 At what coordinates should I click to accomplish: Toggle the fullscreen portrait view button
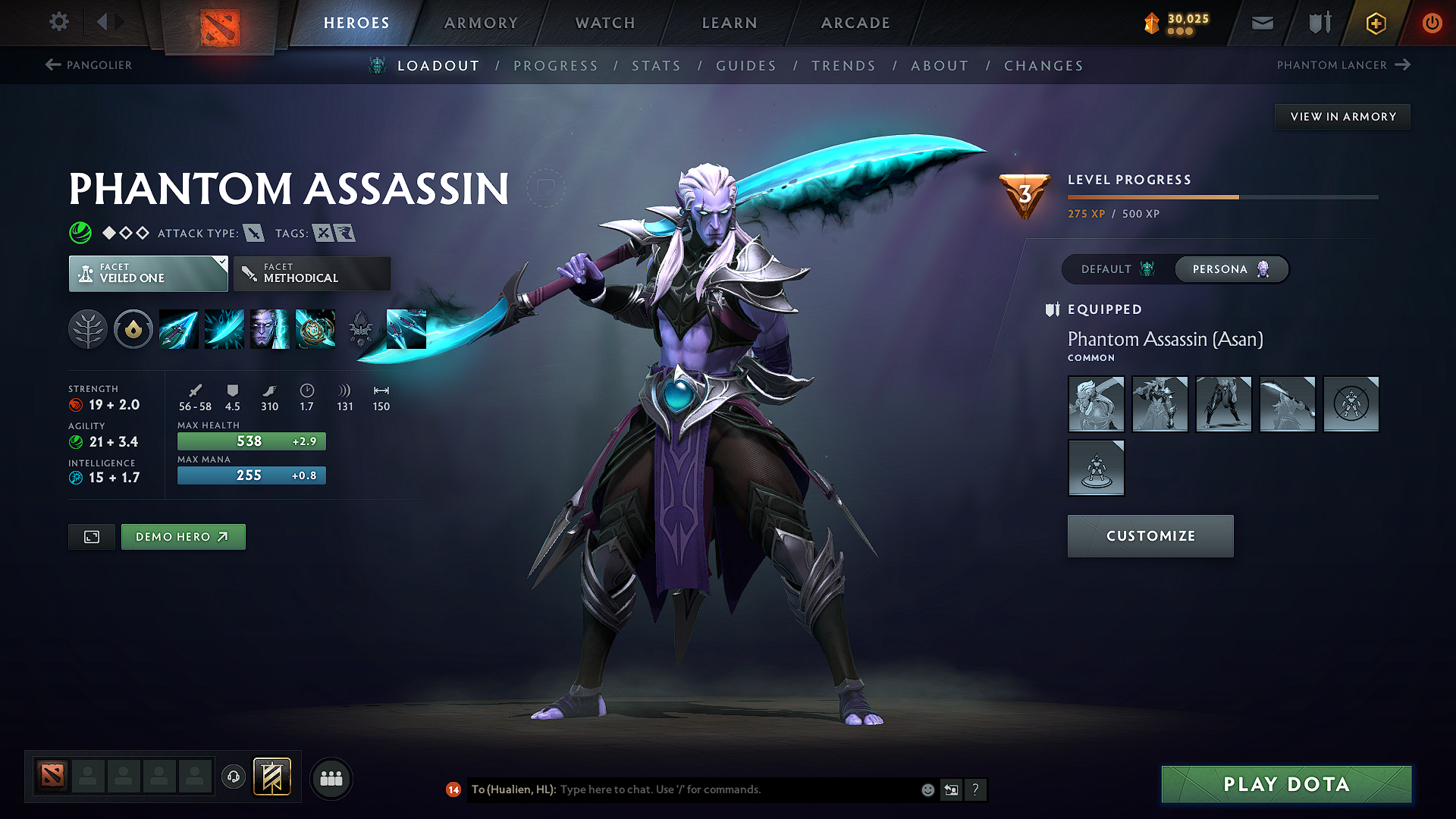[x=91, y=536]
